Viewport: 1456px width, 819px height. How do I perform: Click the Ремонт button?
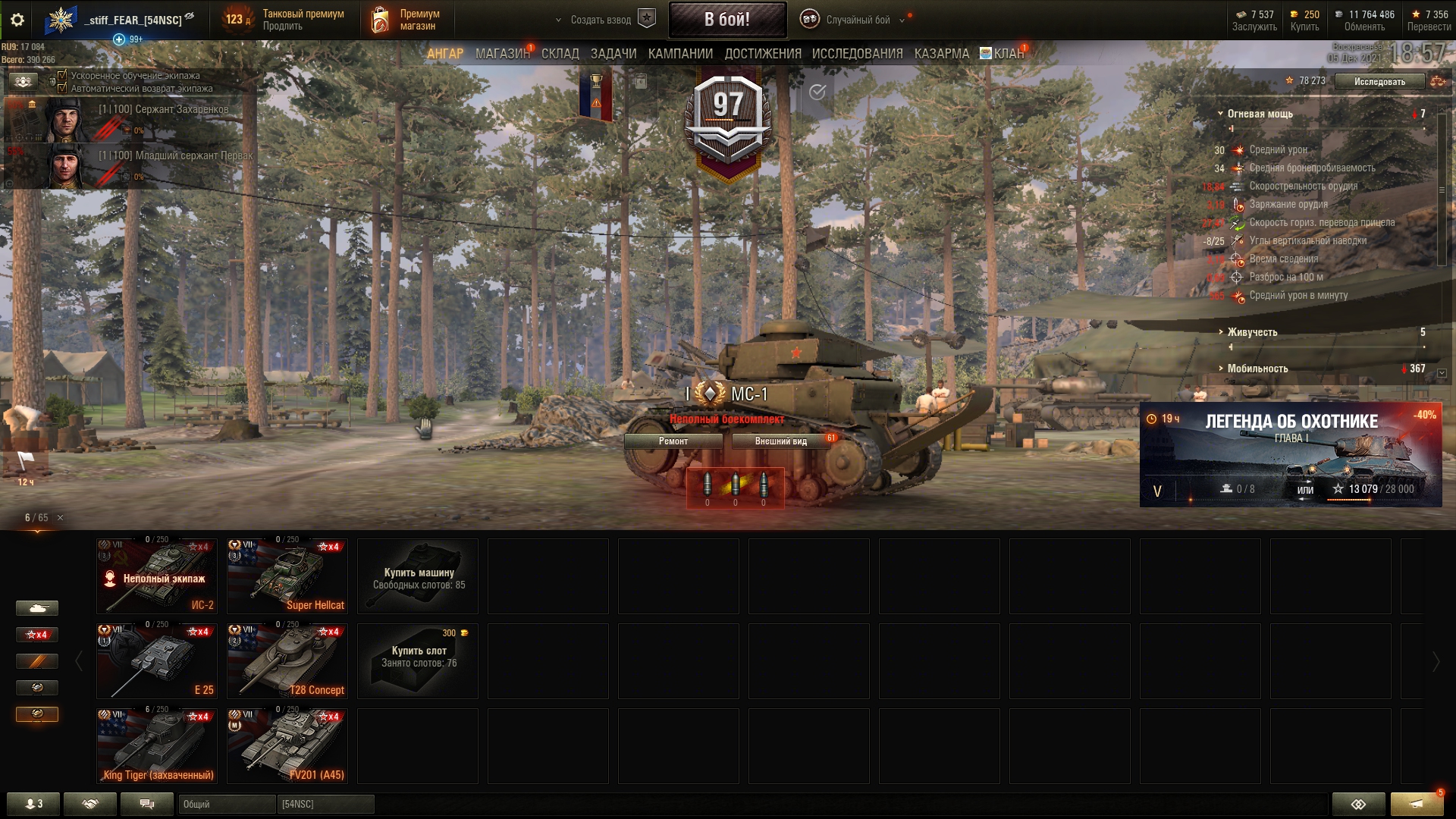click(673, 441)
